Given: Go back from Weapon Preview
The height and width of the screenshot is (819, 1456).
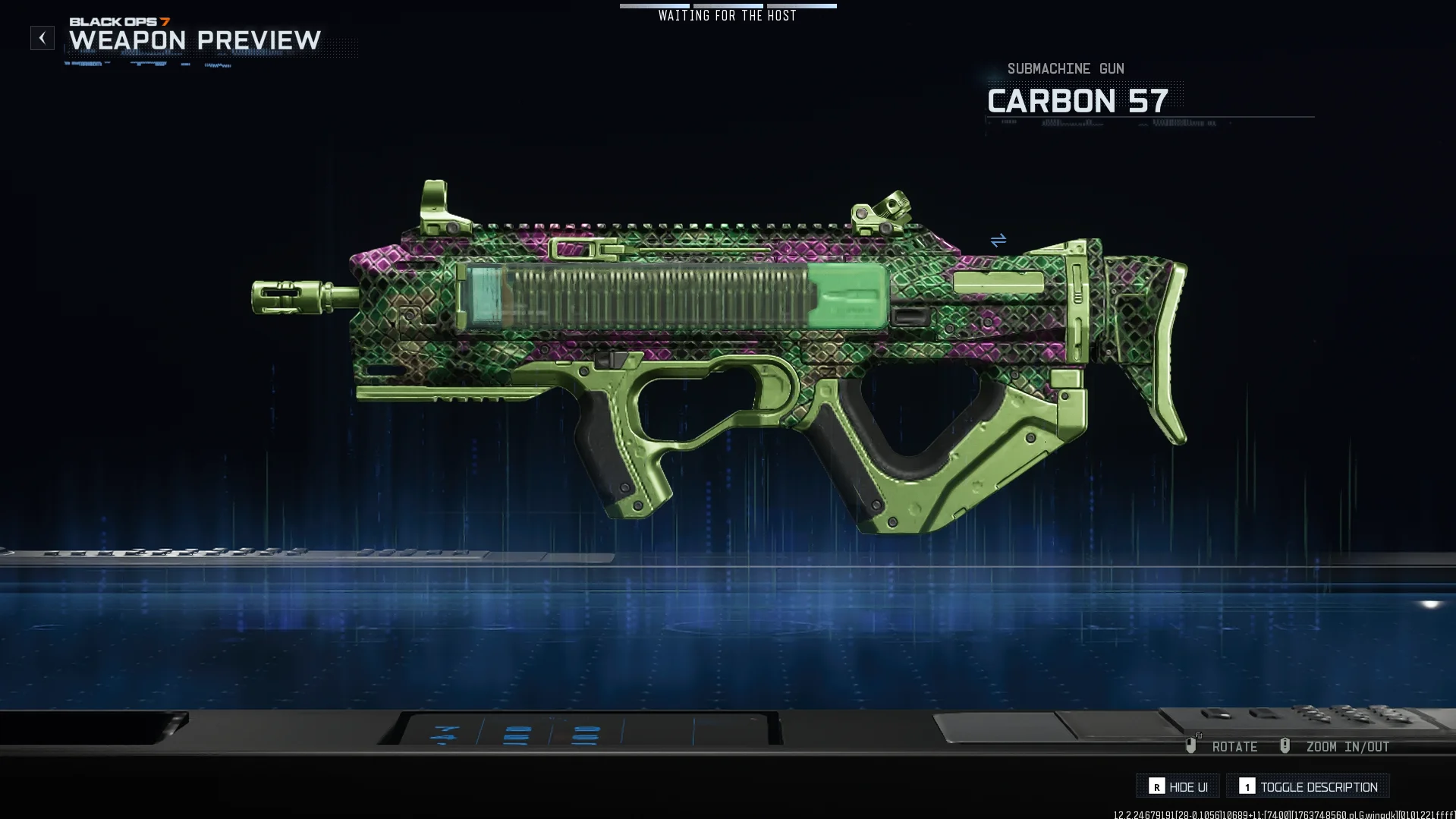Looking at the screenshot, I should tap(42, 38).
